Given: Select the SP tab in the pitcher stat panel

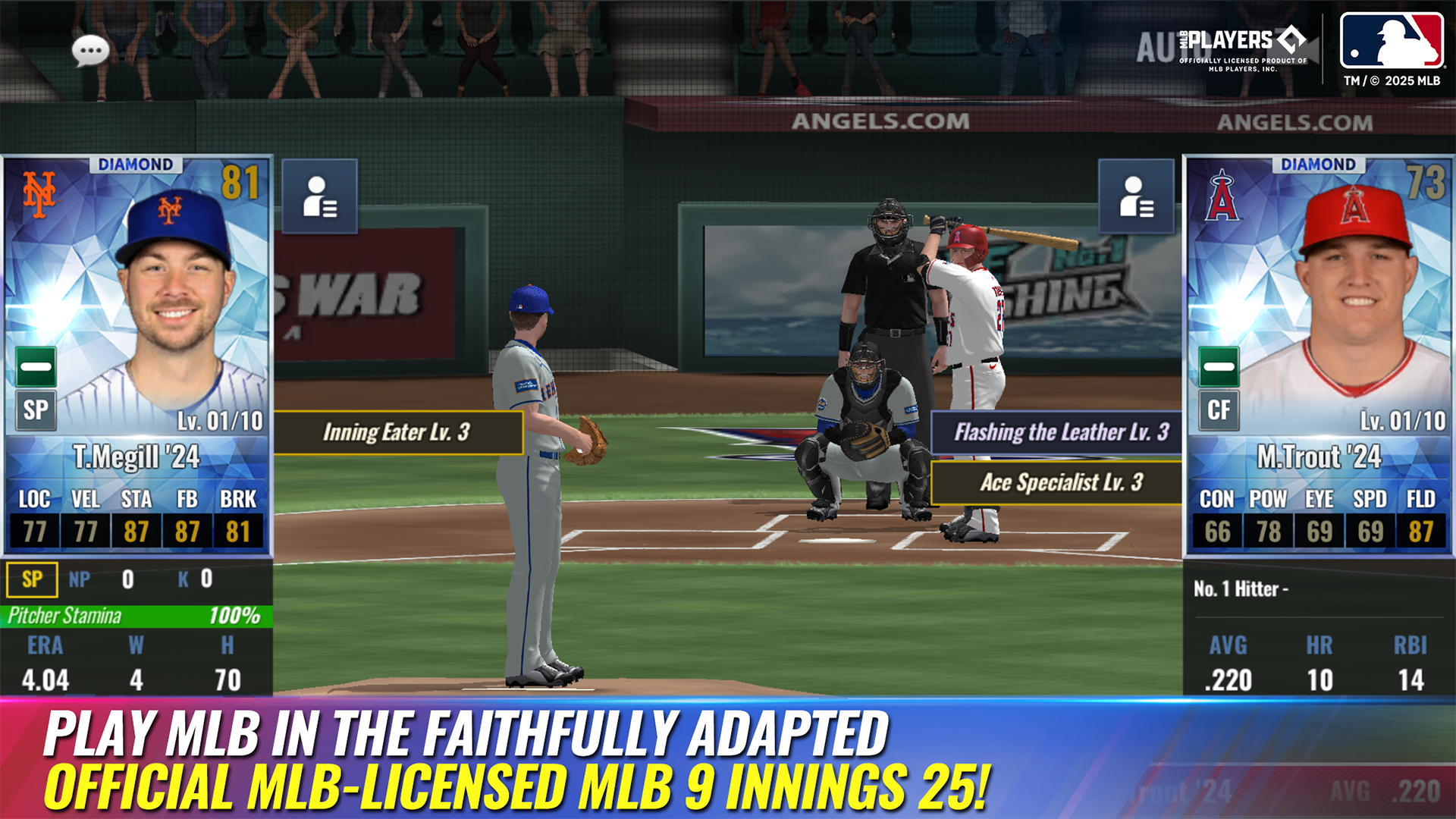Looking at the screenshot, I should click(x=32, y=579).
